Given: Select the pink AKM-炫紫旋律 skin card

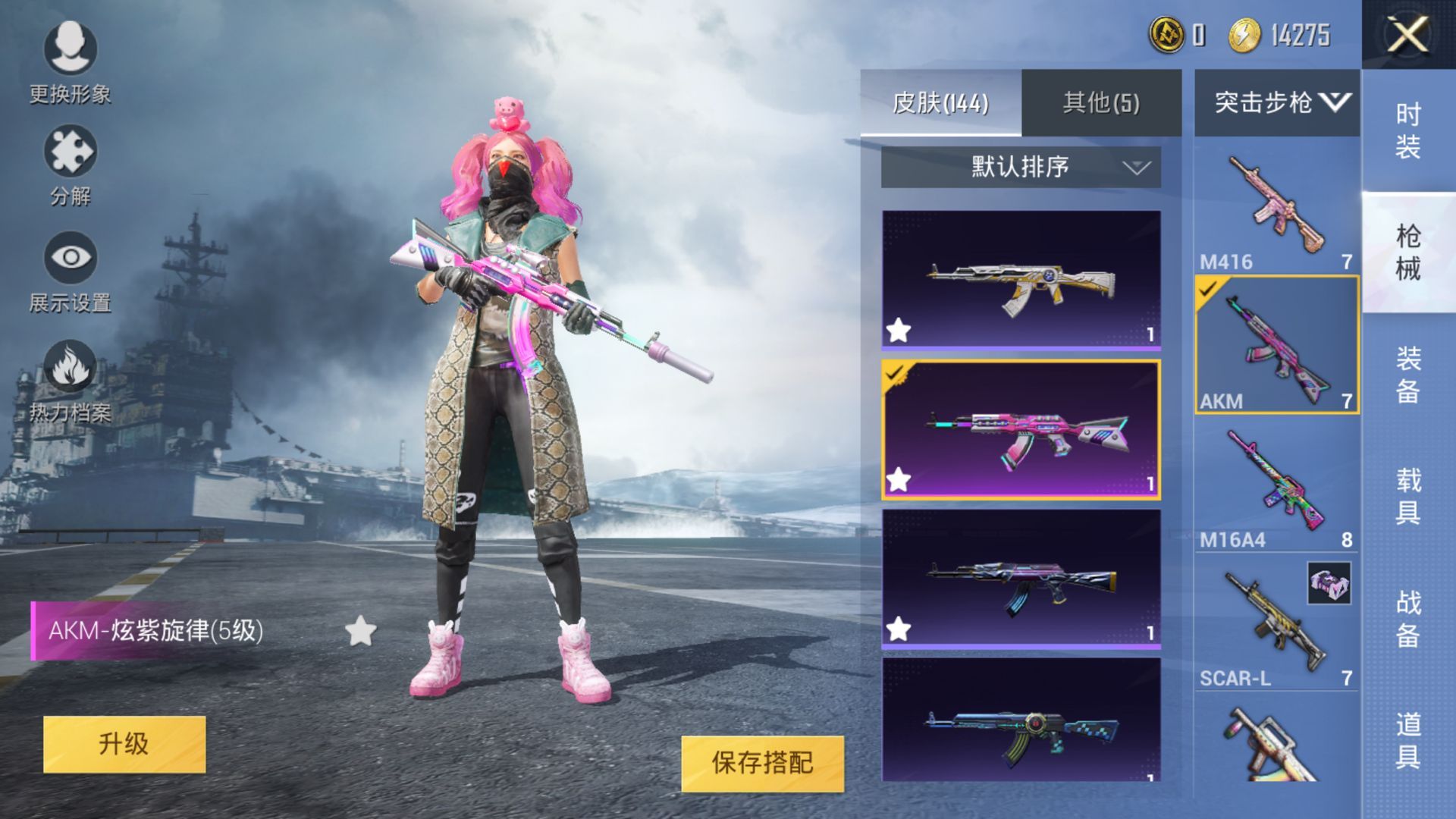Looking at the screenshot, I should click(1021, 429).
